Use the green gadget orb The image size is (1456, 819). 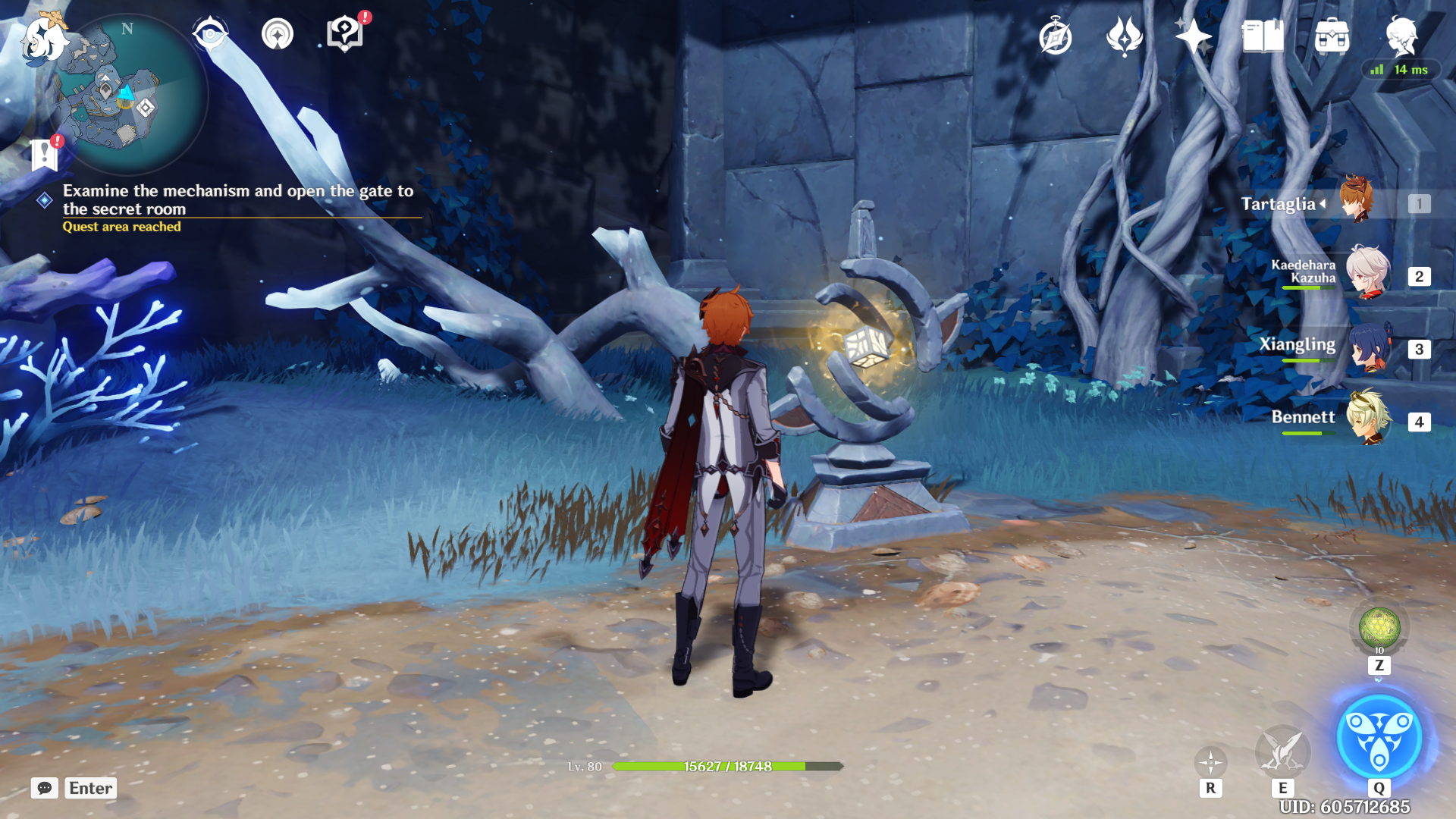coord(1379,629)
